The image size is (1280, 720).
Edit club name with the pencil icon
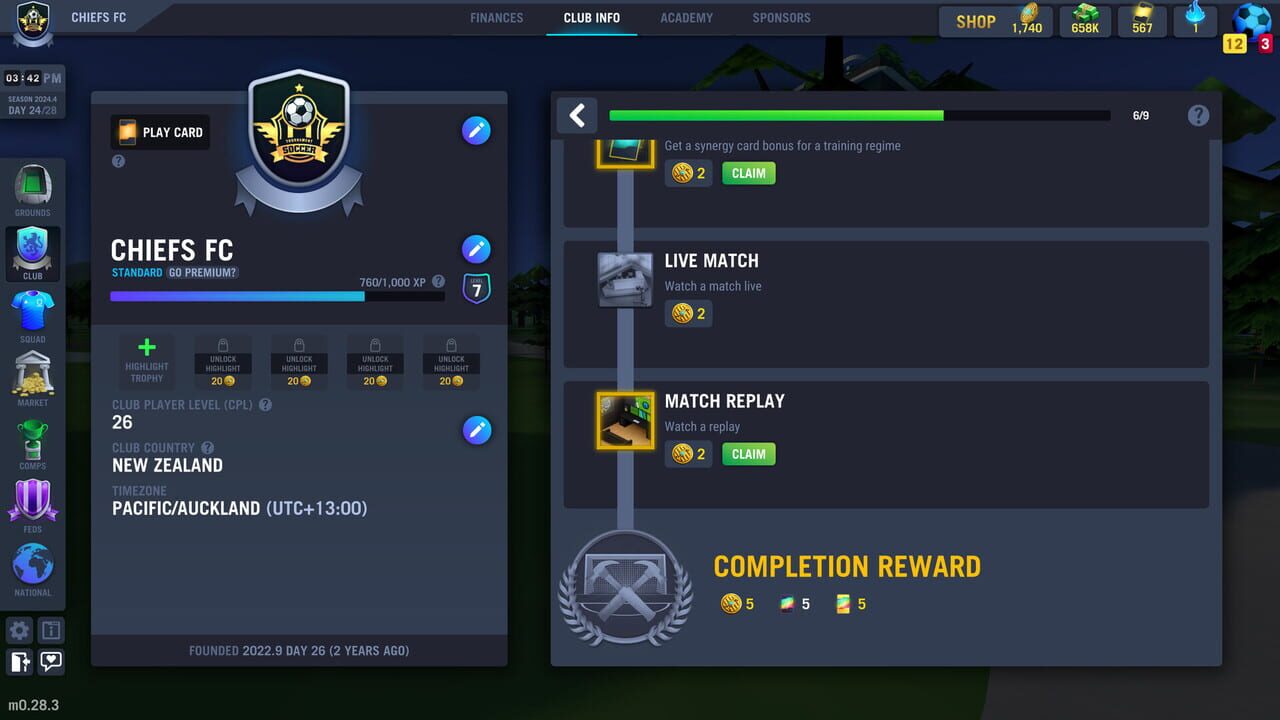477,248
